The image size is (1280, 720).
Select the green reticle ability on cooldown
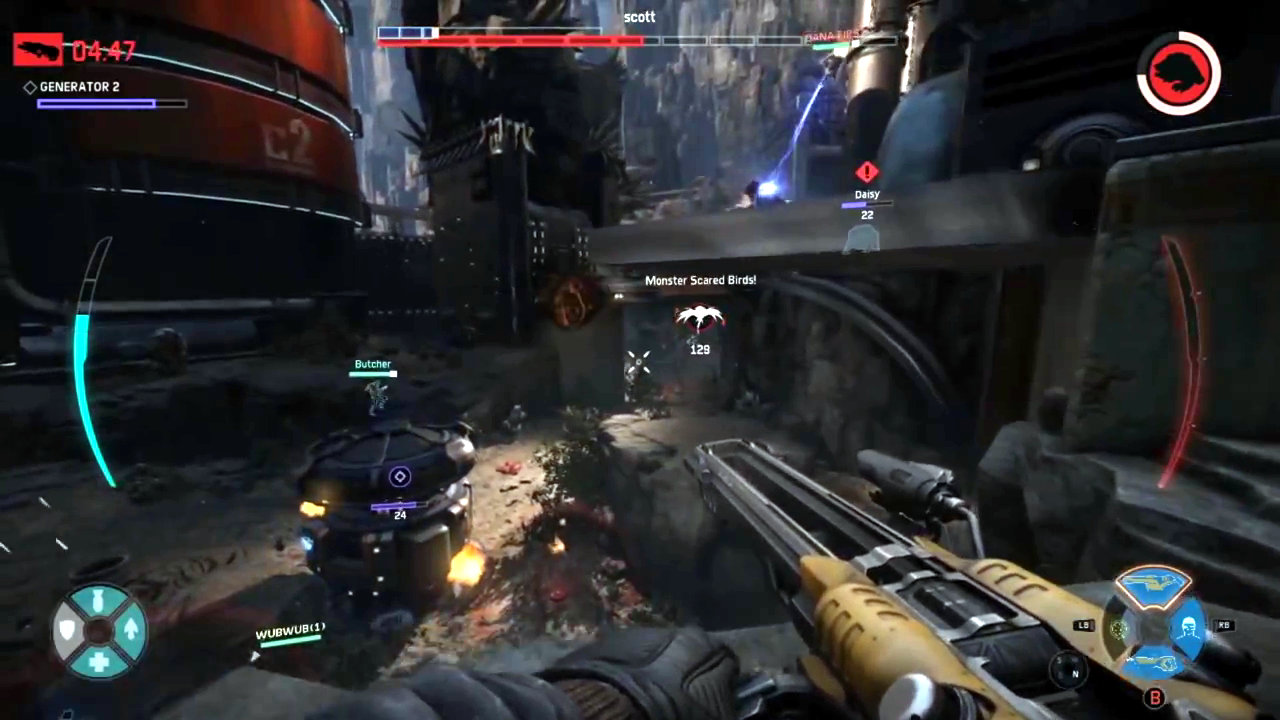[x=1120, y=628]
